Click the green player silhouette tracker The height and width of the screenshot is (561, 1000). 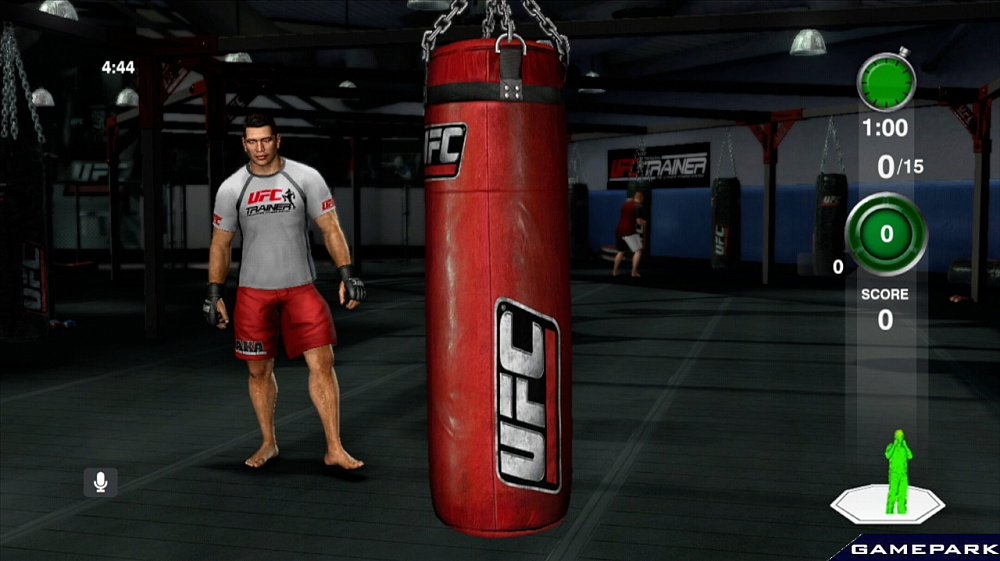897,474
